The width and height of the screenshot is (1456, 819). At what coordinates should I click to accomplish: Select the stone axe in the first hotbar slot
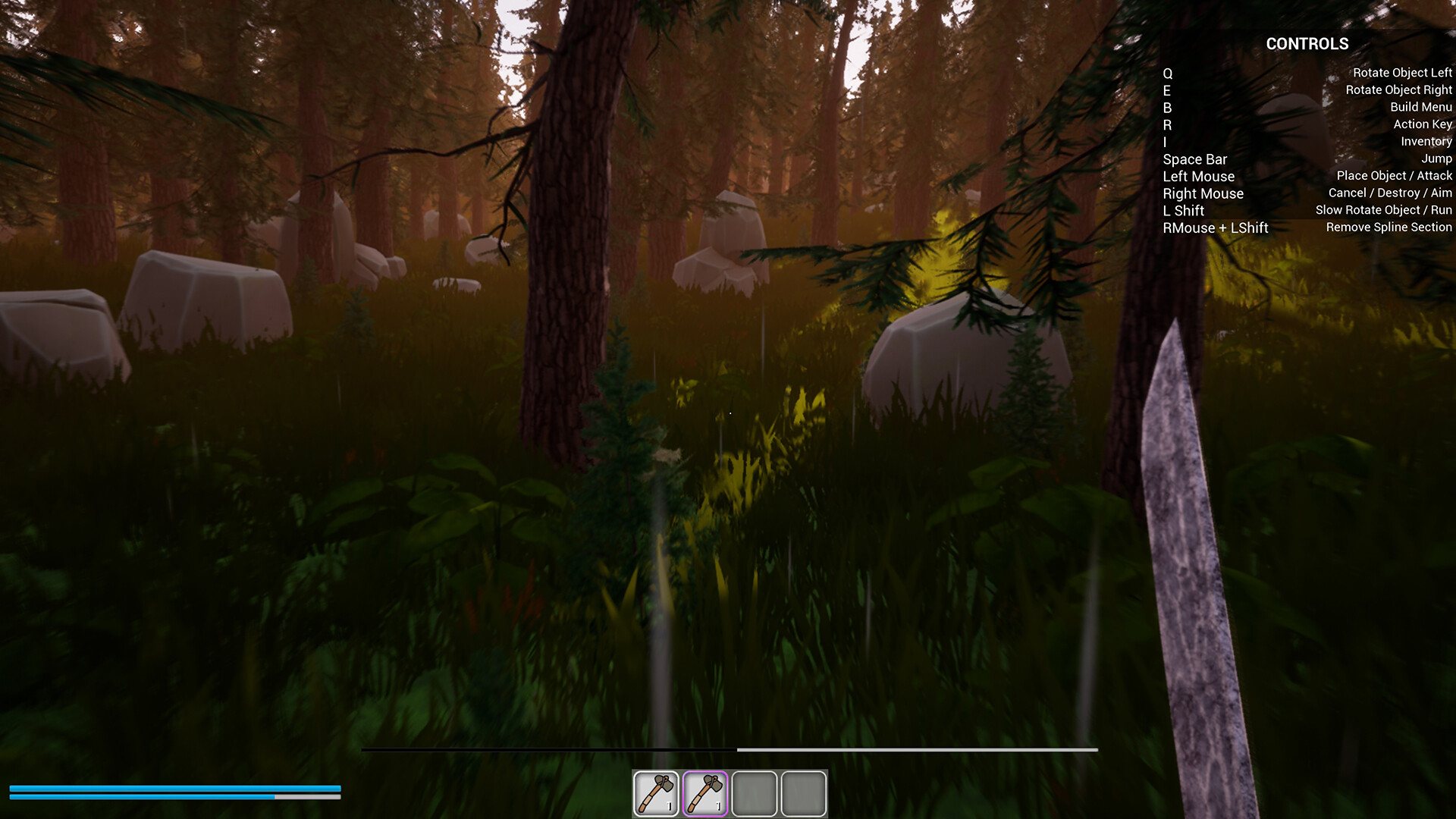656,791
